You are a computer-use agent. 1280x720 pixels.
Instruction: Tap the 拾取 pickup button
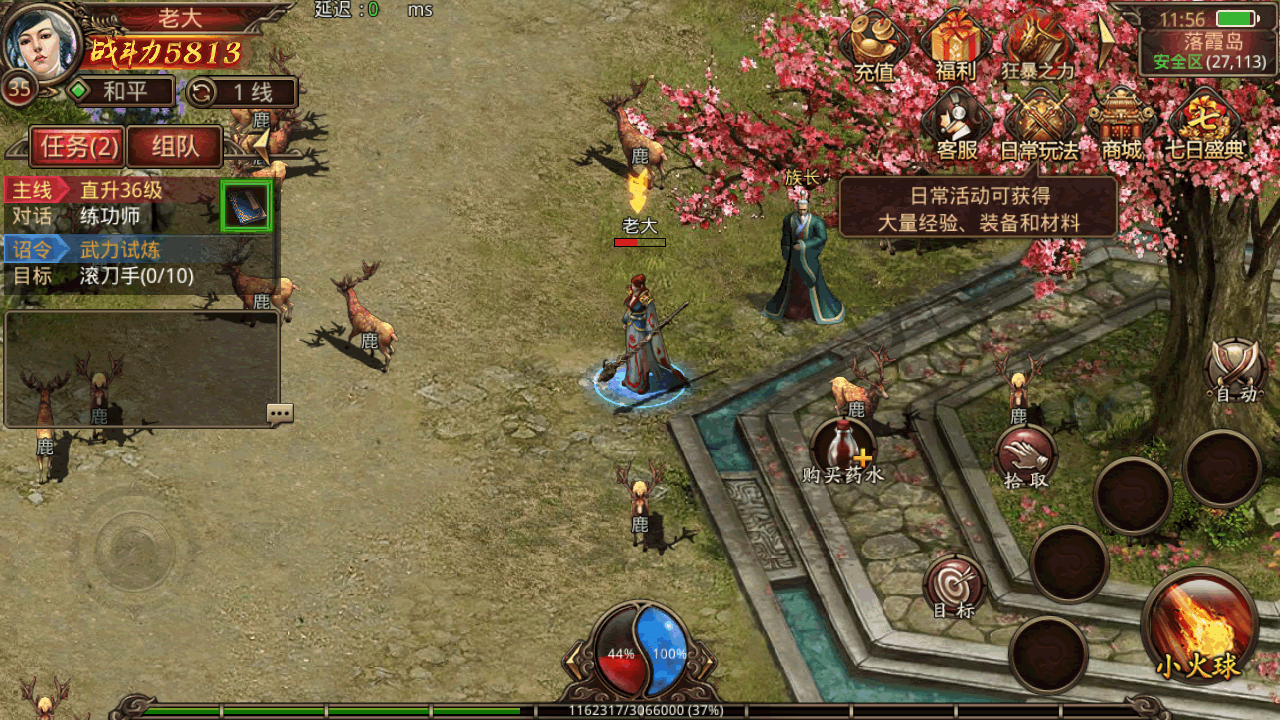(x=1026, y=458)
